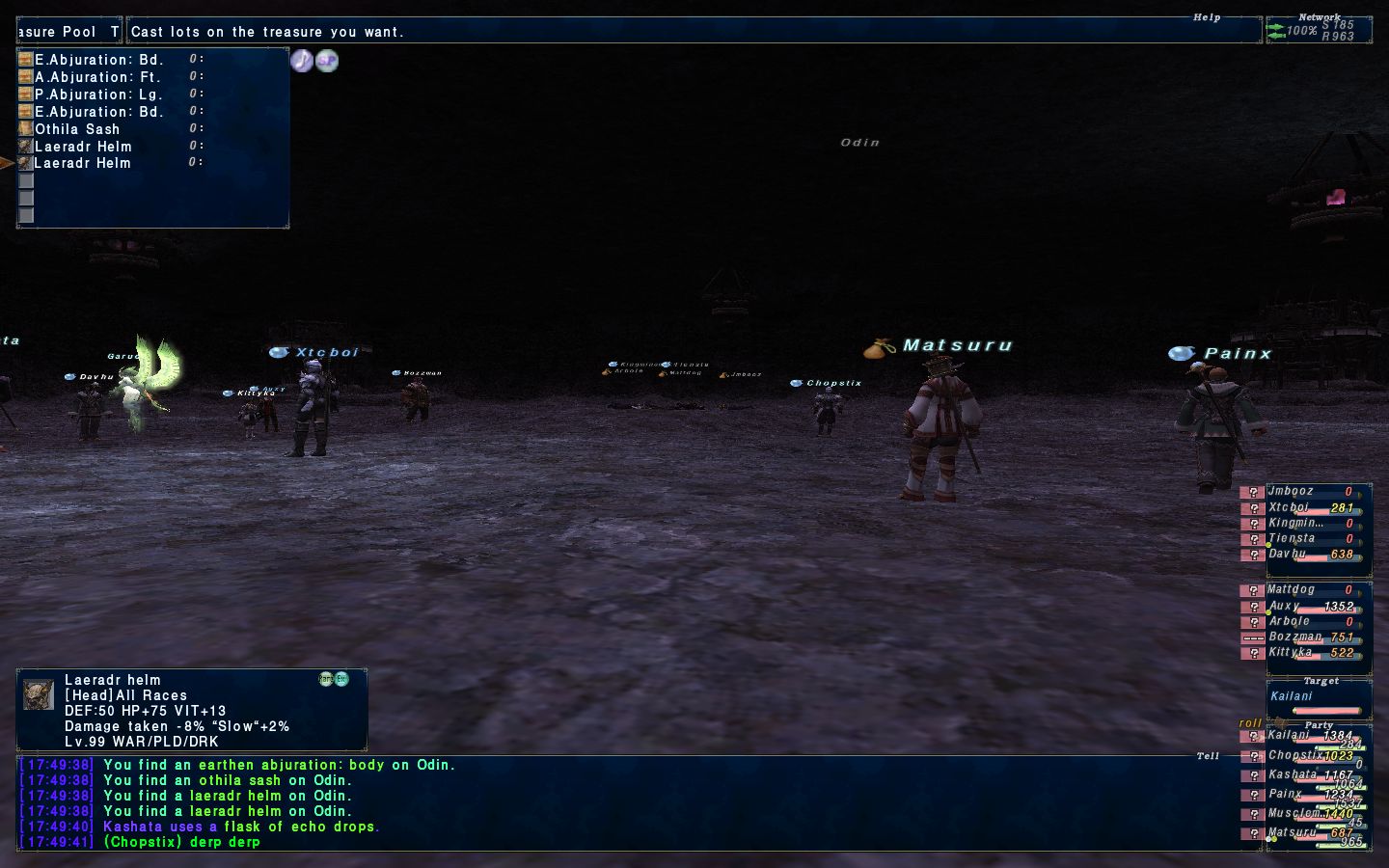Select Chopstix in the party list
The image size is (1389, 868).
(x=1295, y=756)
